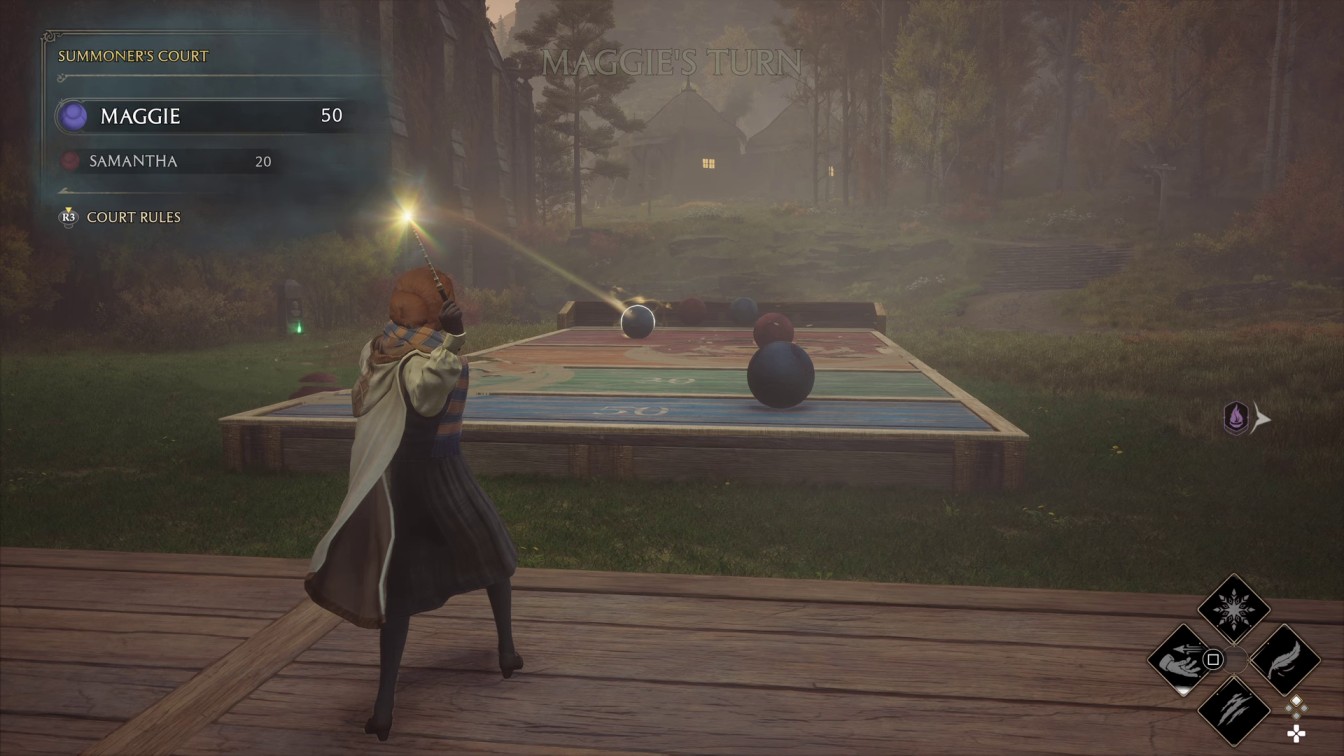Click Samantha's score of 20
The image size is (1344, 756).
click(263, 161)
